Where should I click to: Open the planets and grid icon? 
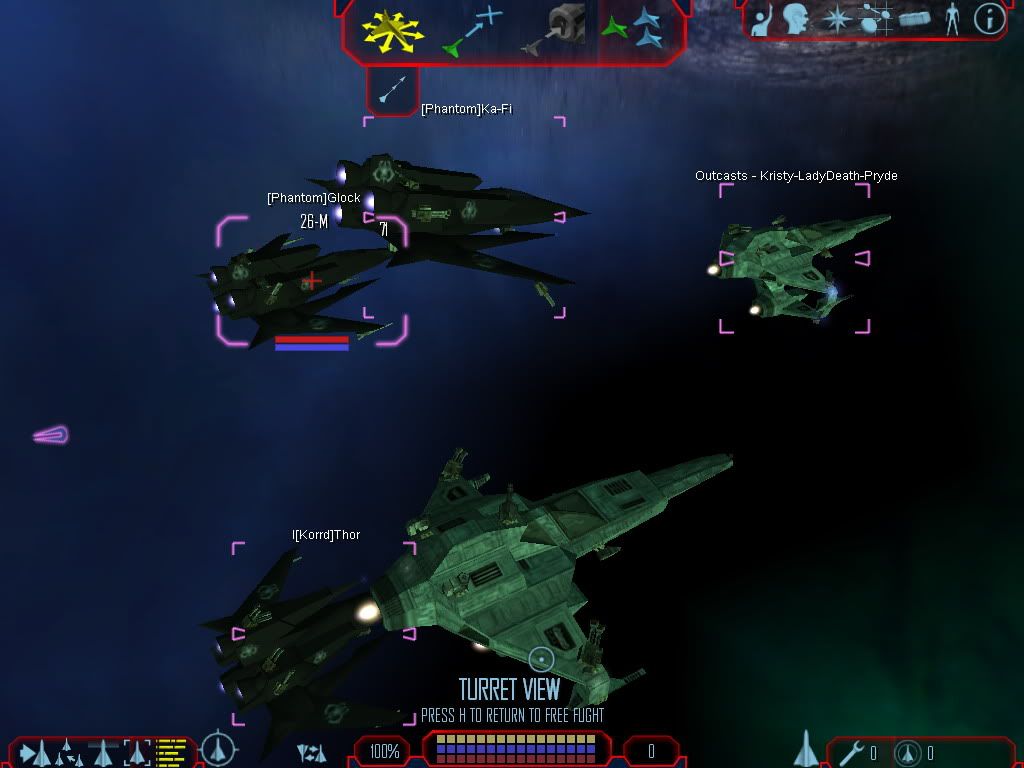click(876, 19)
